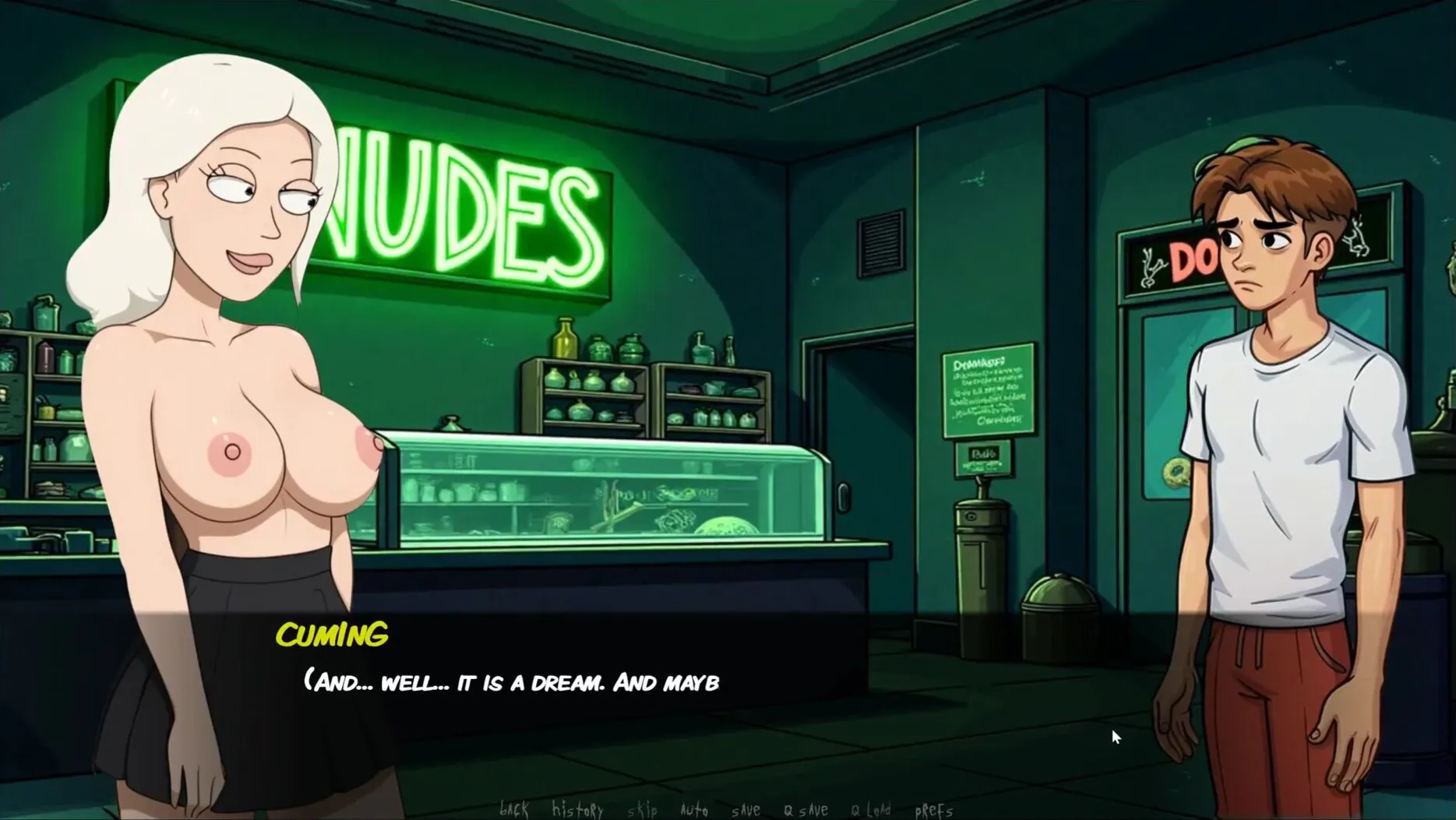
Task: Open the Prefs settings menu
Action: 933,810
